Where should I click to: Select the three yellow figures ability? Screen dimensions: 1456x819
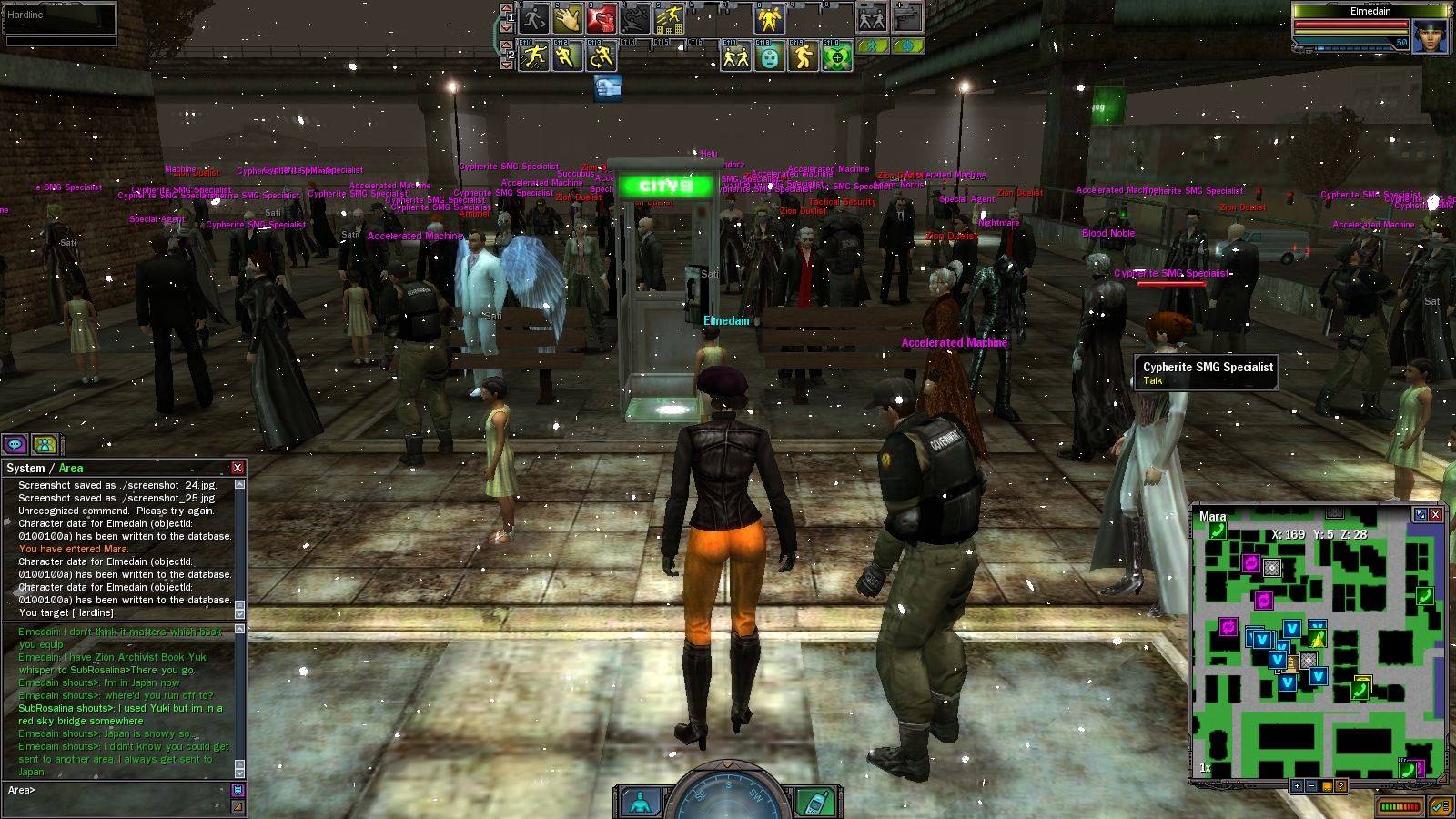[770, 18]
